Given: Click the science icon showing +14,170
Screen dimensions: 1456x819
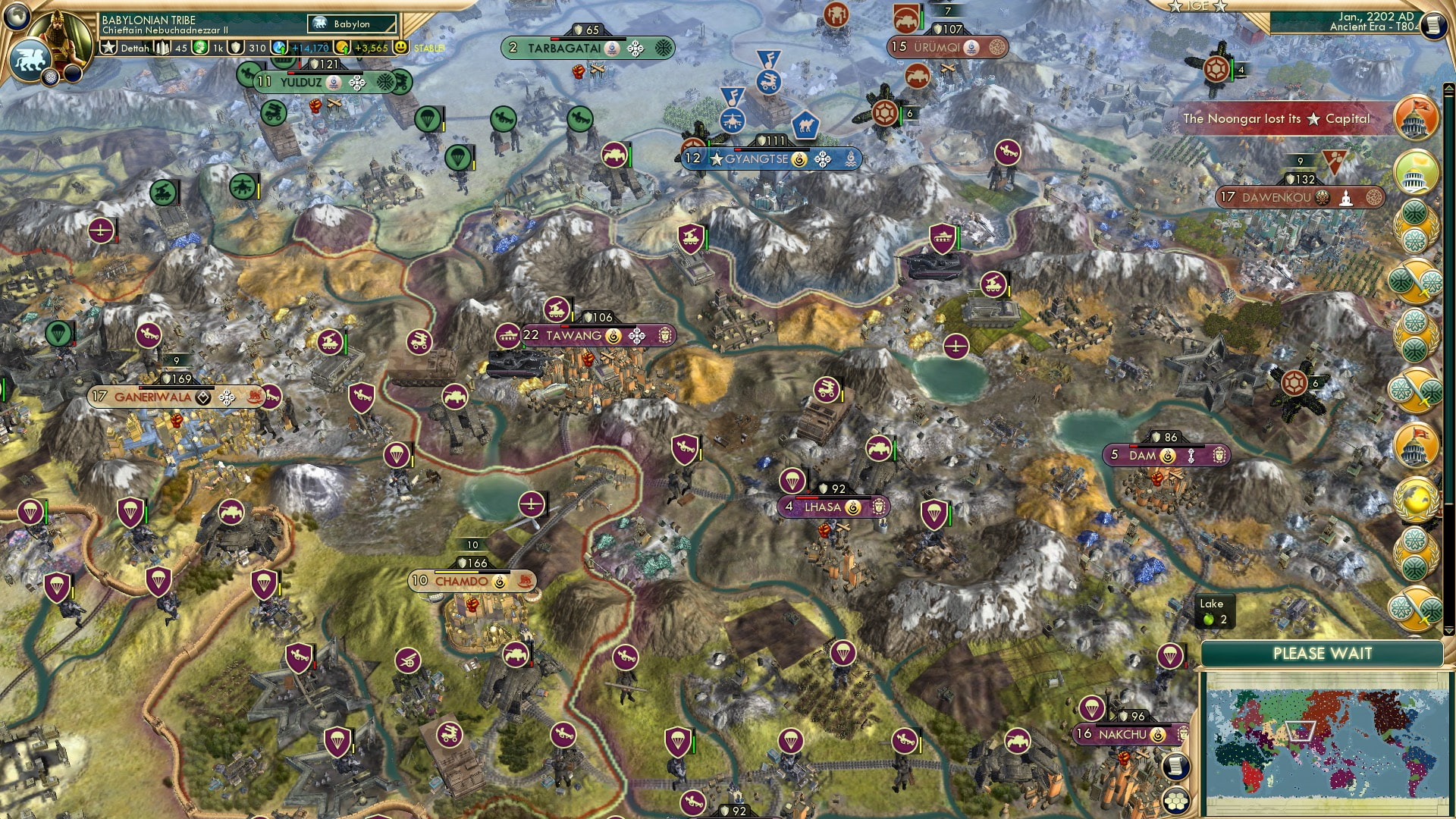Looking at the screenshot, I should (x=279, y=47).
